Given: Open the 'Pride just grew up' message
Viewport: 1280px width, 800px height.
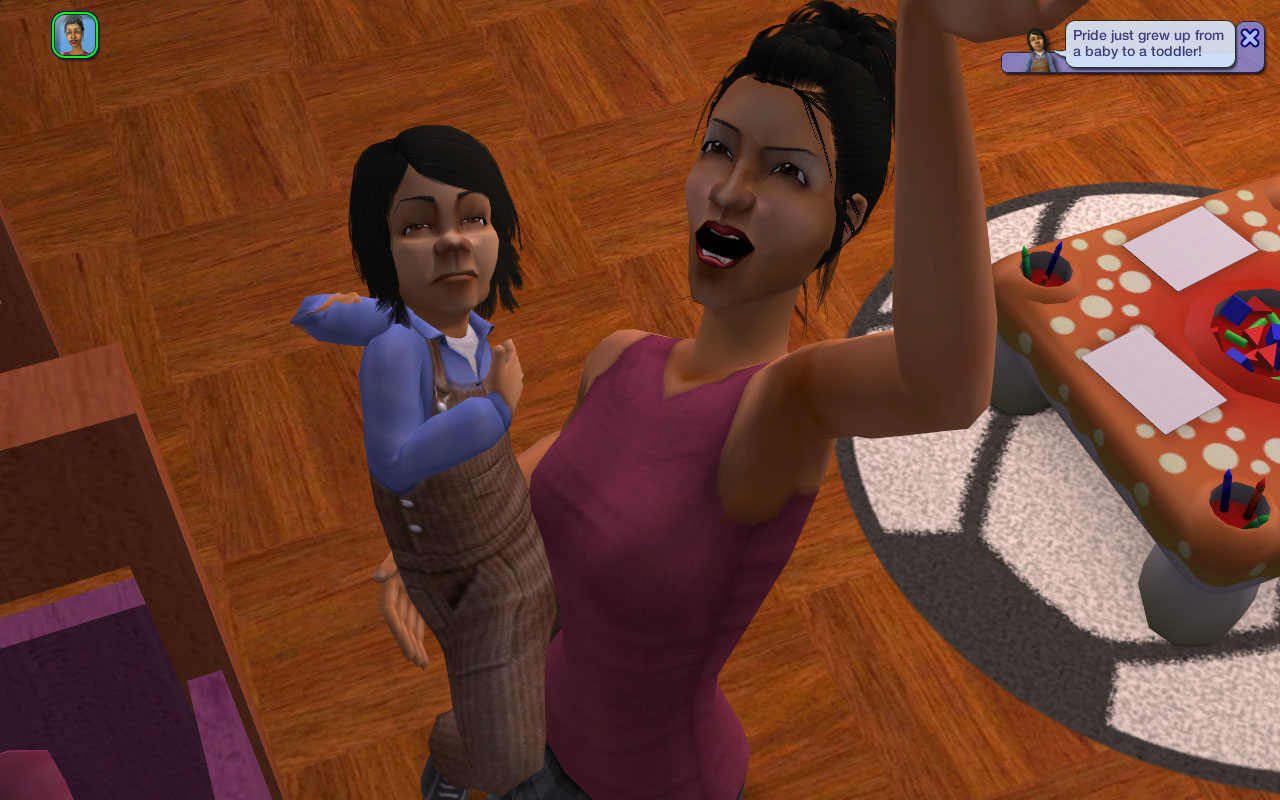Looking at the screenshot, I should [1148, 43].
